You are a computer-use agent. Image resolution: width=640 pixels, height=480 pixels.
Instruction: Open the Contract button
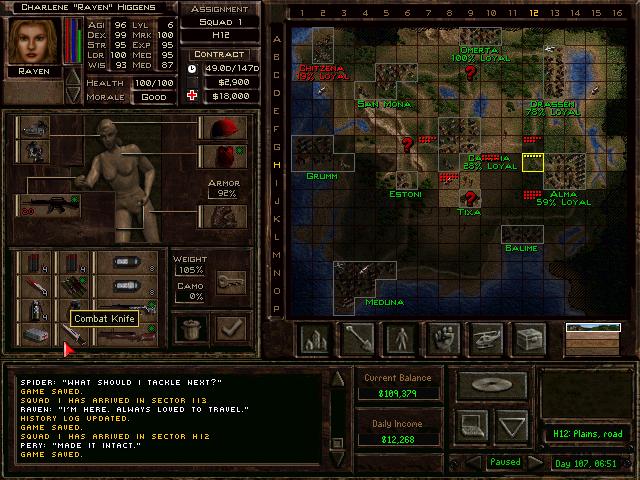(219, 54)
